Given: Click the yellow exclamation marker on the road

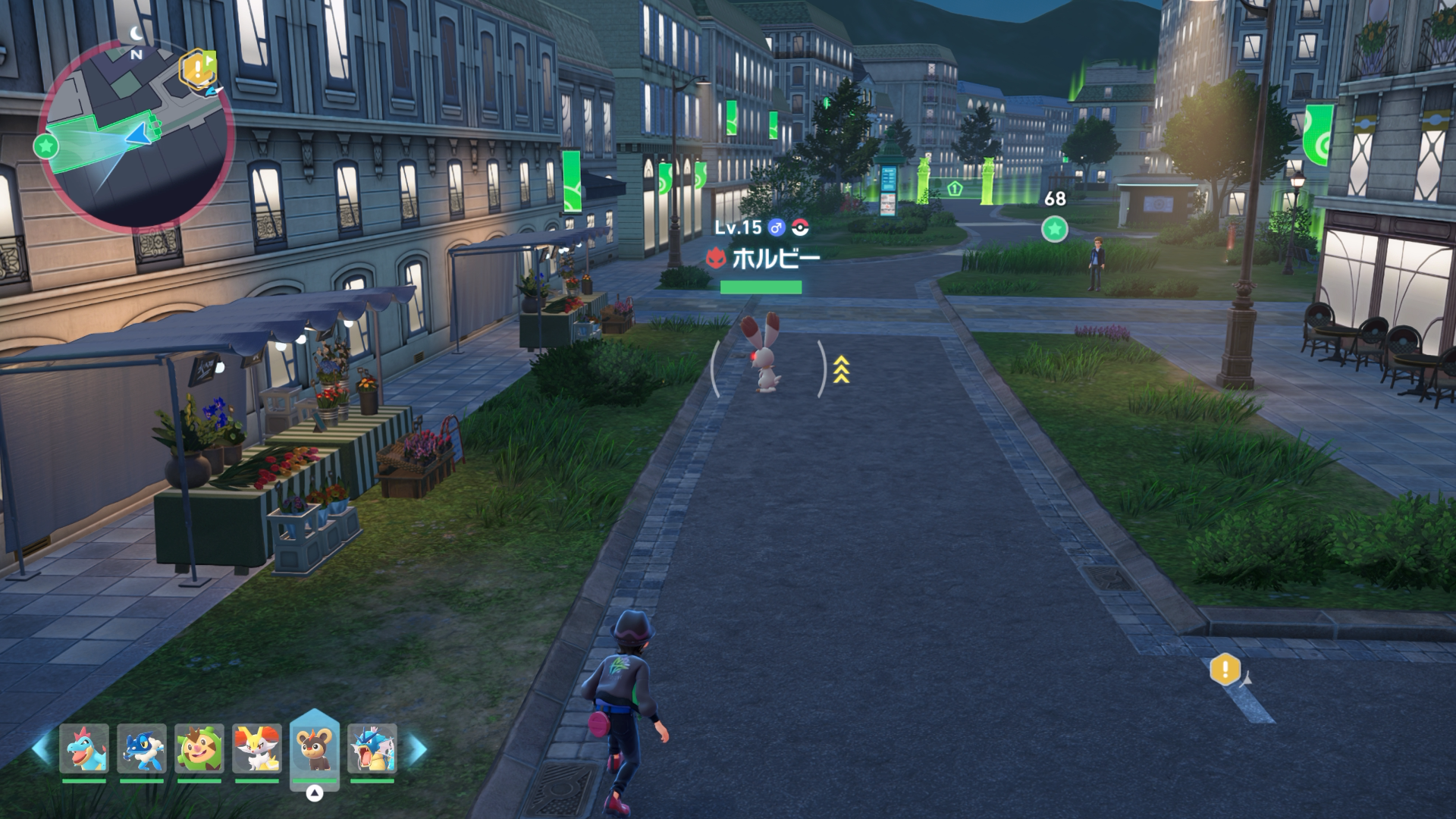Looking at the screenshot, I should [1225, 670].
